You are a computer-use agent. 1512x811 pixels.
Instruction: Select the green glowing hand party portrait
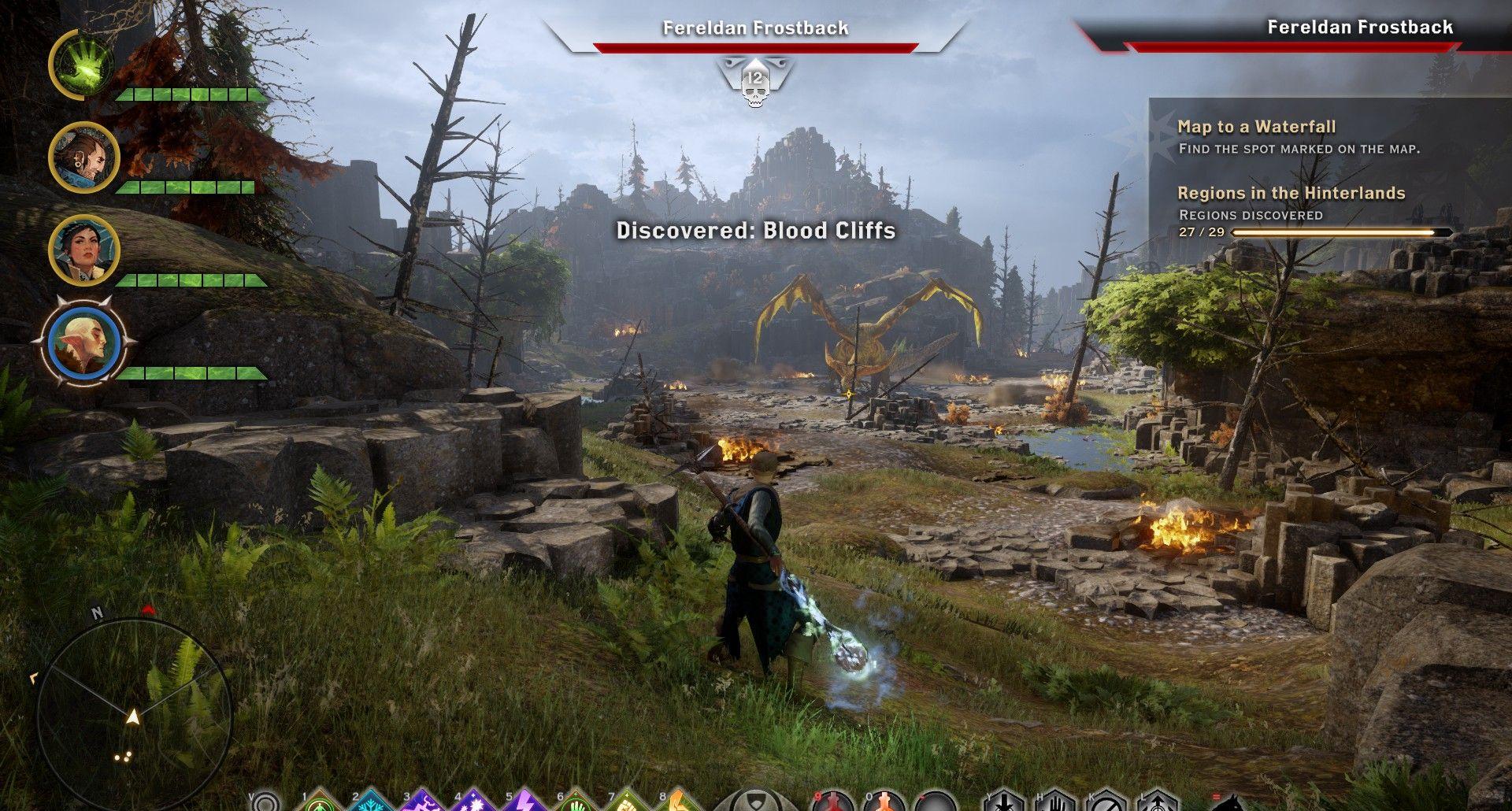(x=82, y=63)
